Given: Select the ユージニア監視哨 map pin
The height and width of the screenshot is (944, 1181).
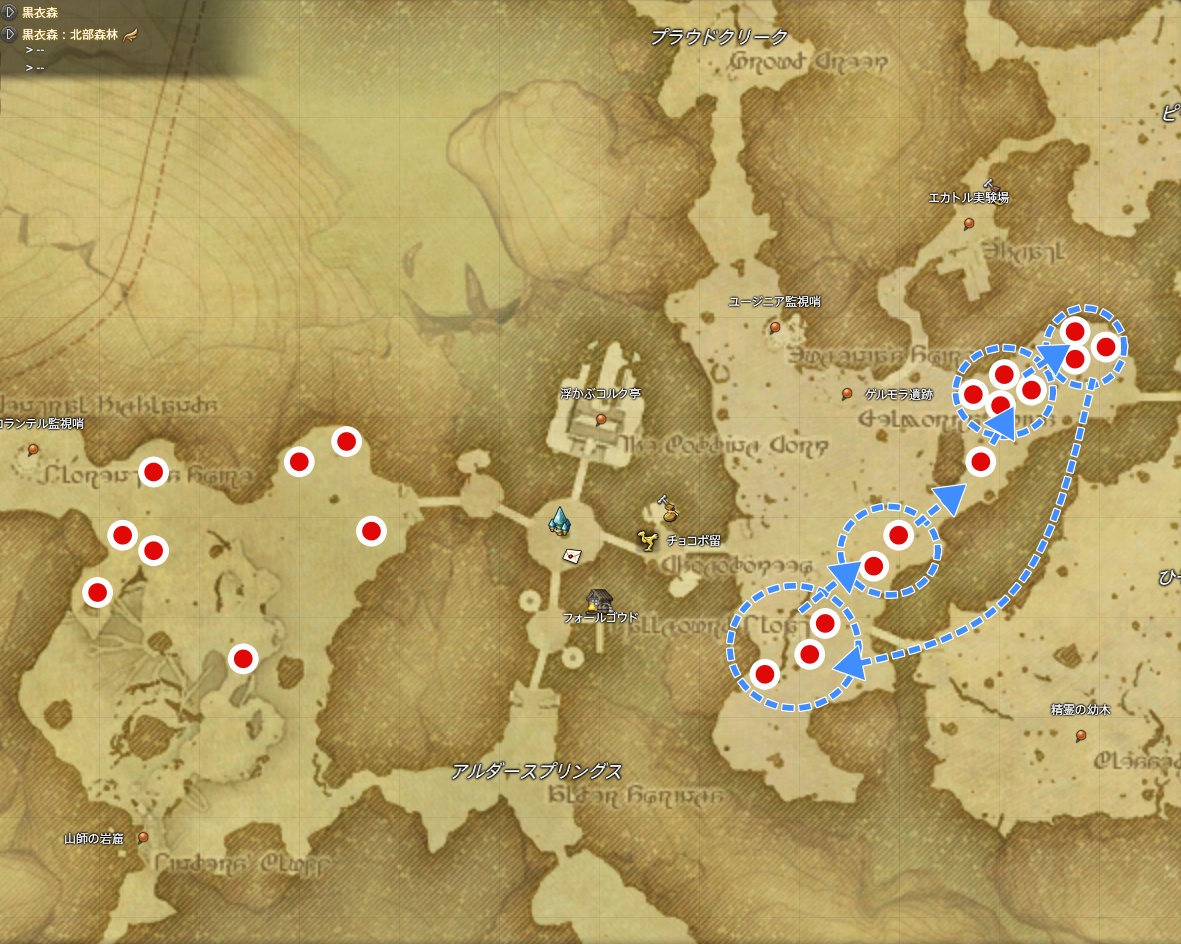Looking at the screenshot, I should (x=775, y=326).
